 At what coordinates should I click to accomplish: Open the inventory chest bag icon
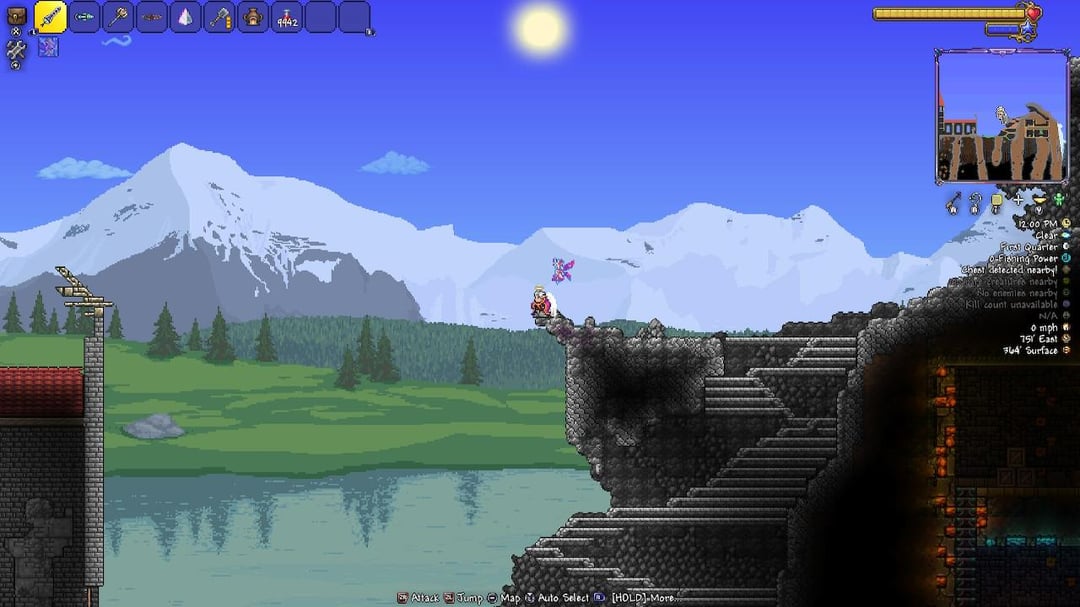16,17
